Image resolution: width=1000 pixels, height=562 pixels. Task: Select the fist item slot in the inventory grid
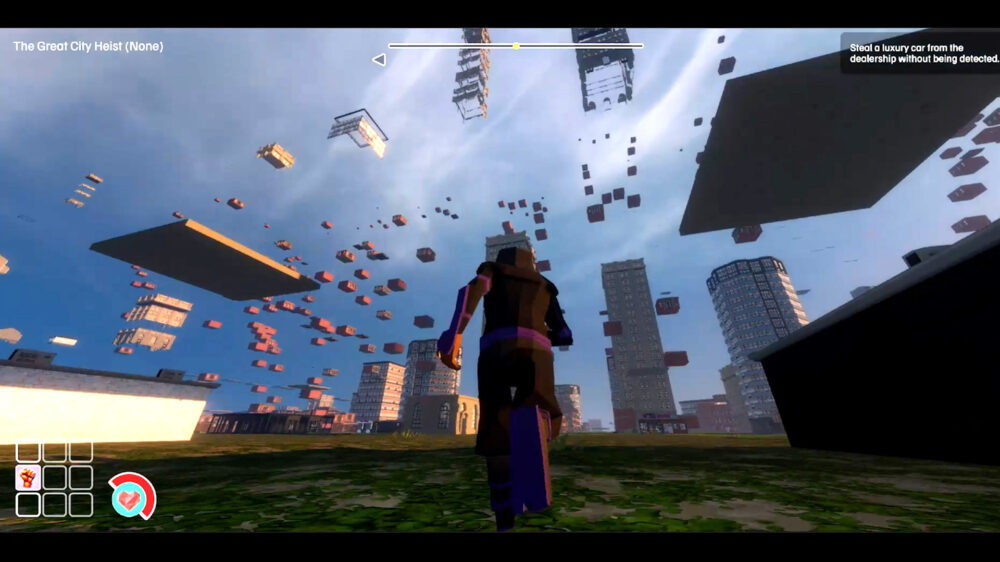pos(28,478)
